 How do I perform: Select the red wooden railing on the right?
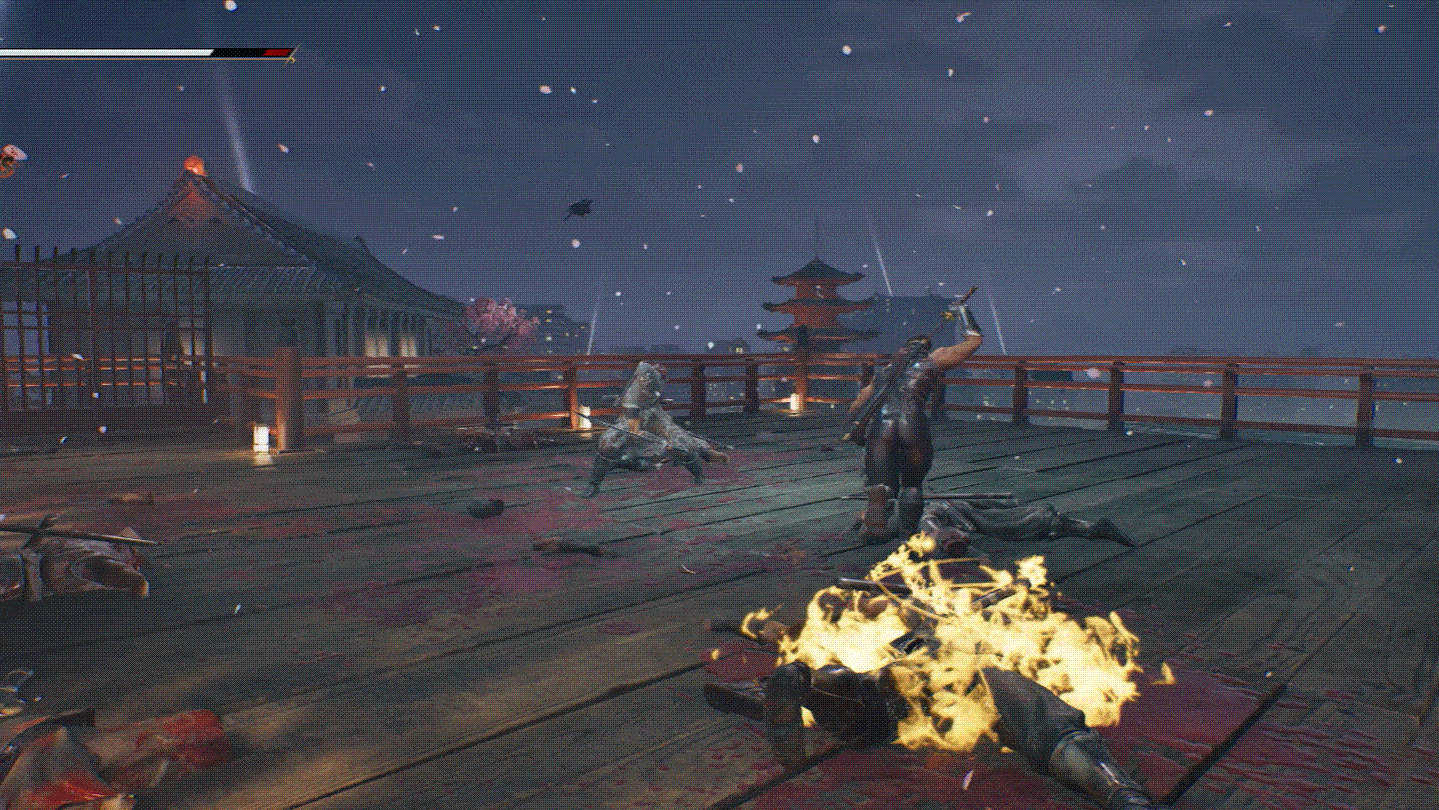[x=1250, y=395]
